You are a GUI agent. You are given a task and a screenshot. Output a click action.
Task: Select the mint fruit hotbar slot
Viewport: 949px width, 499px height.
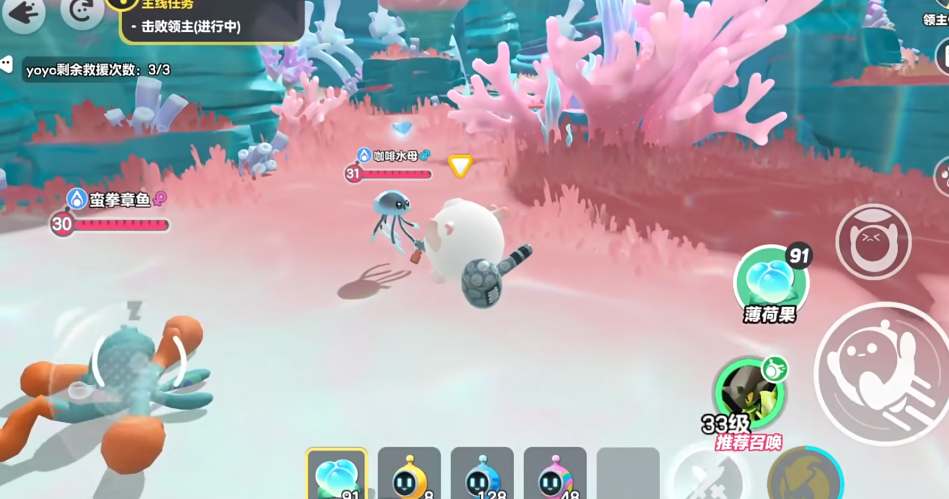(336, 474)
